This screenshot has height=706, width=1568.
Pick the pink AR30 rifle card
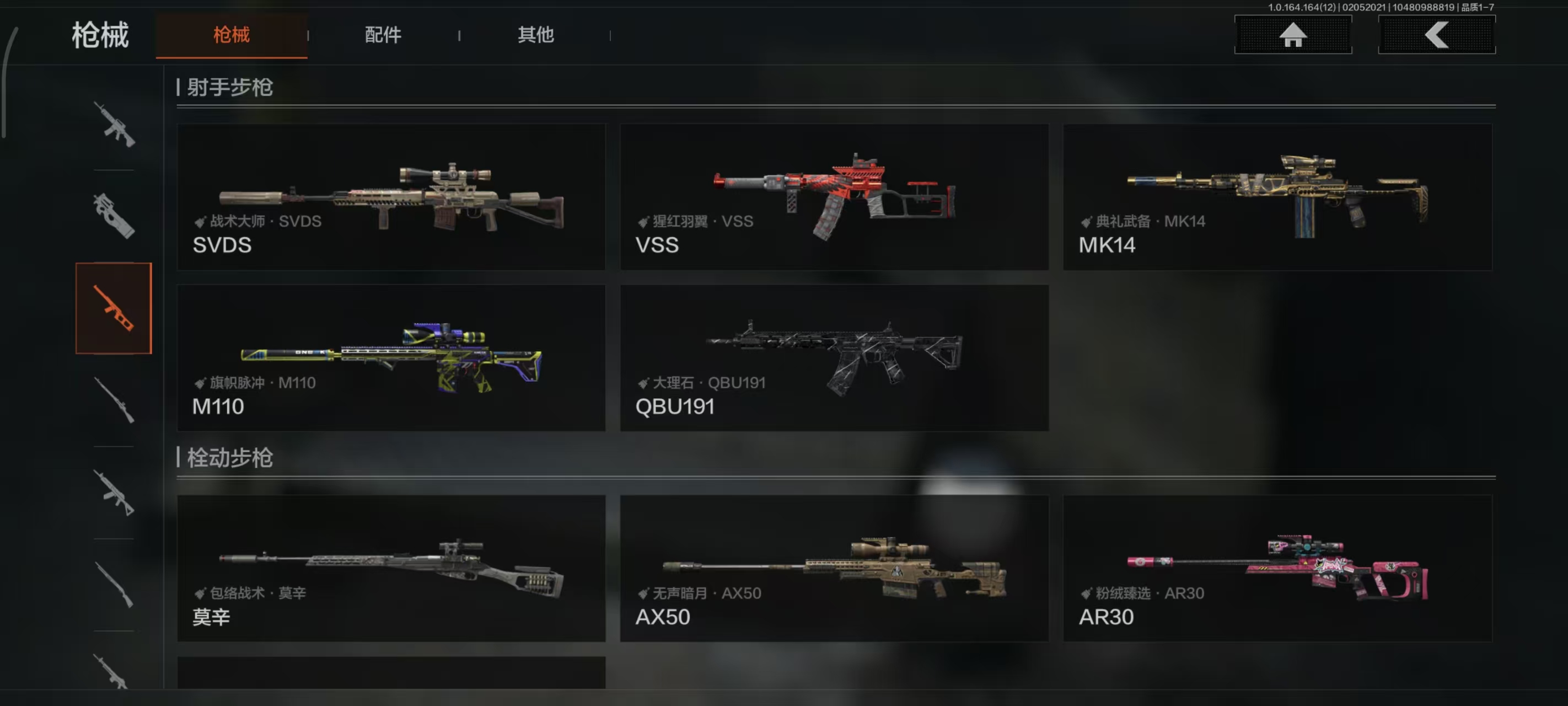pos(1277,568)
